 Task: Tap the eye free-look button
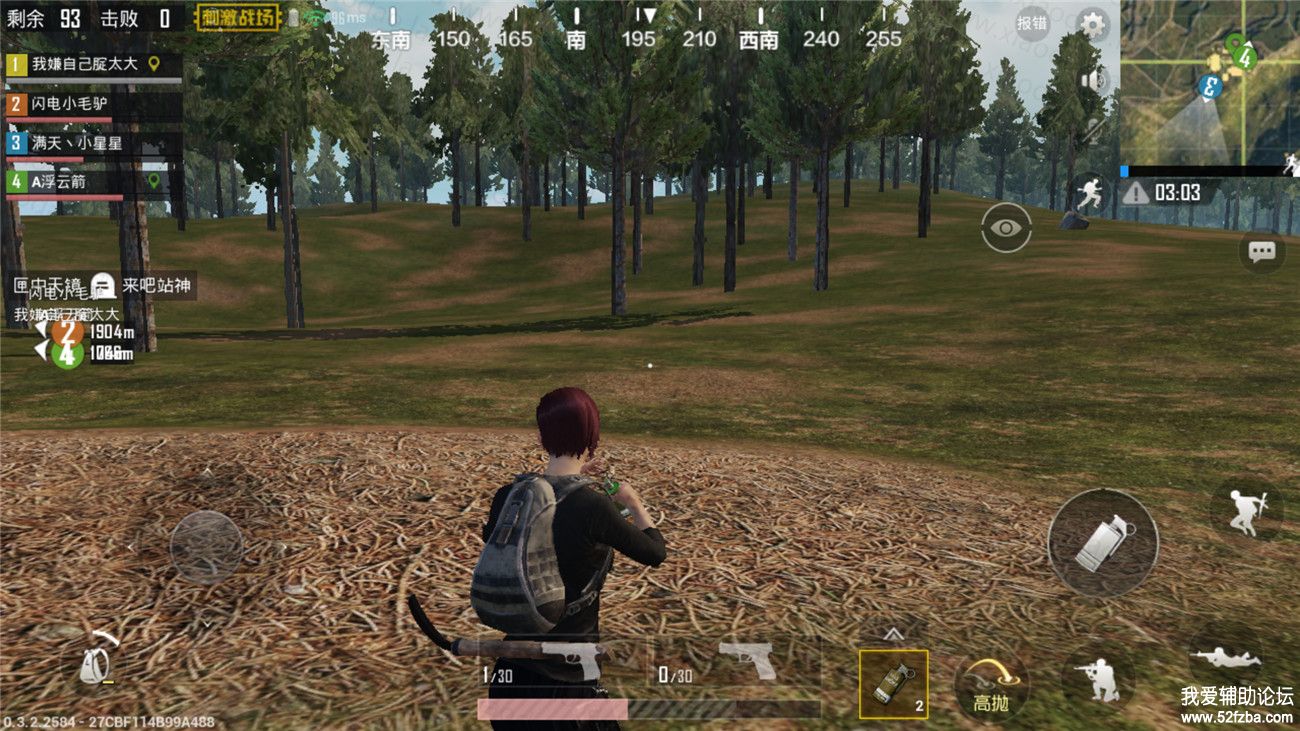point(1005,228)
